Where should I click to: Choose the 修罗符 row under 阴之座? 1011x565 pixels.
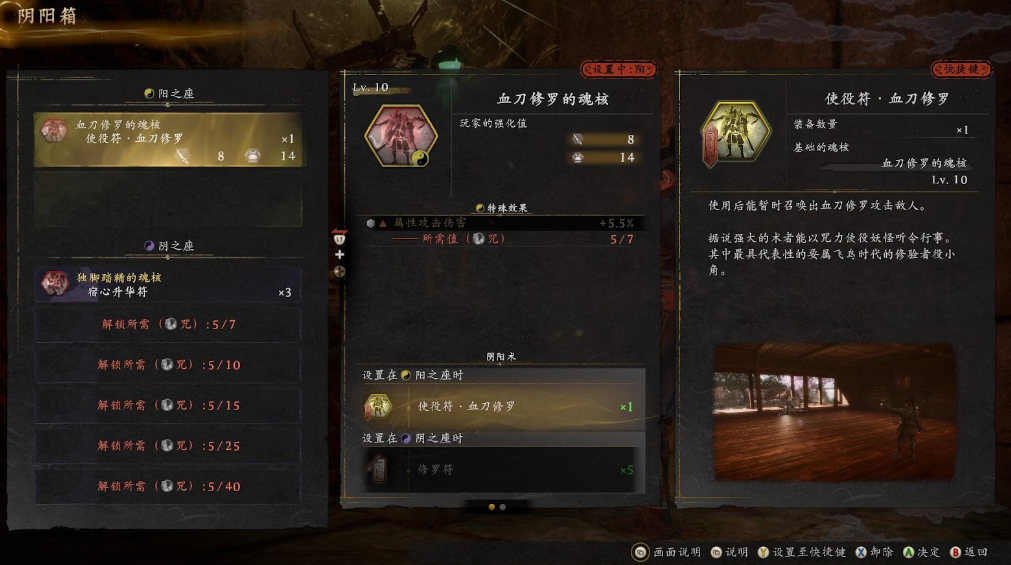[x=502, y=469]
